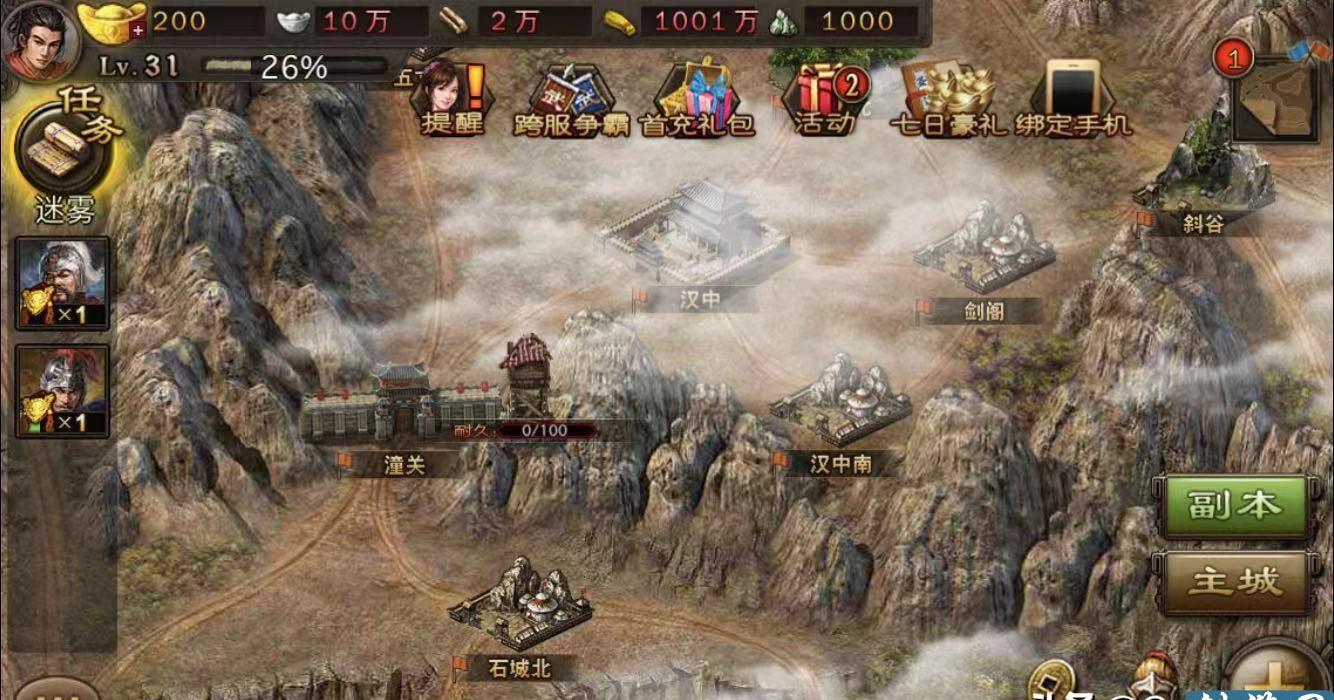Open the player avatar profile

[38, 38]
